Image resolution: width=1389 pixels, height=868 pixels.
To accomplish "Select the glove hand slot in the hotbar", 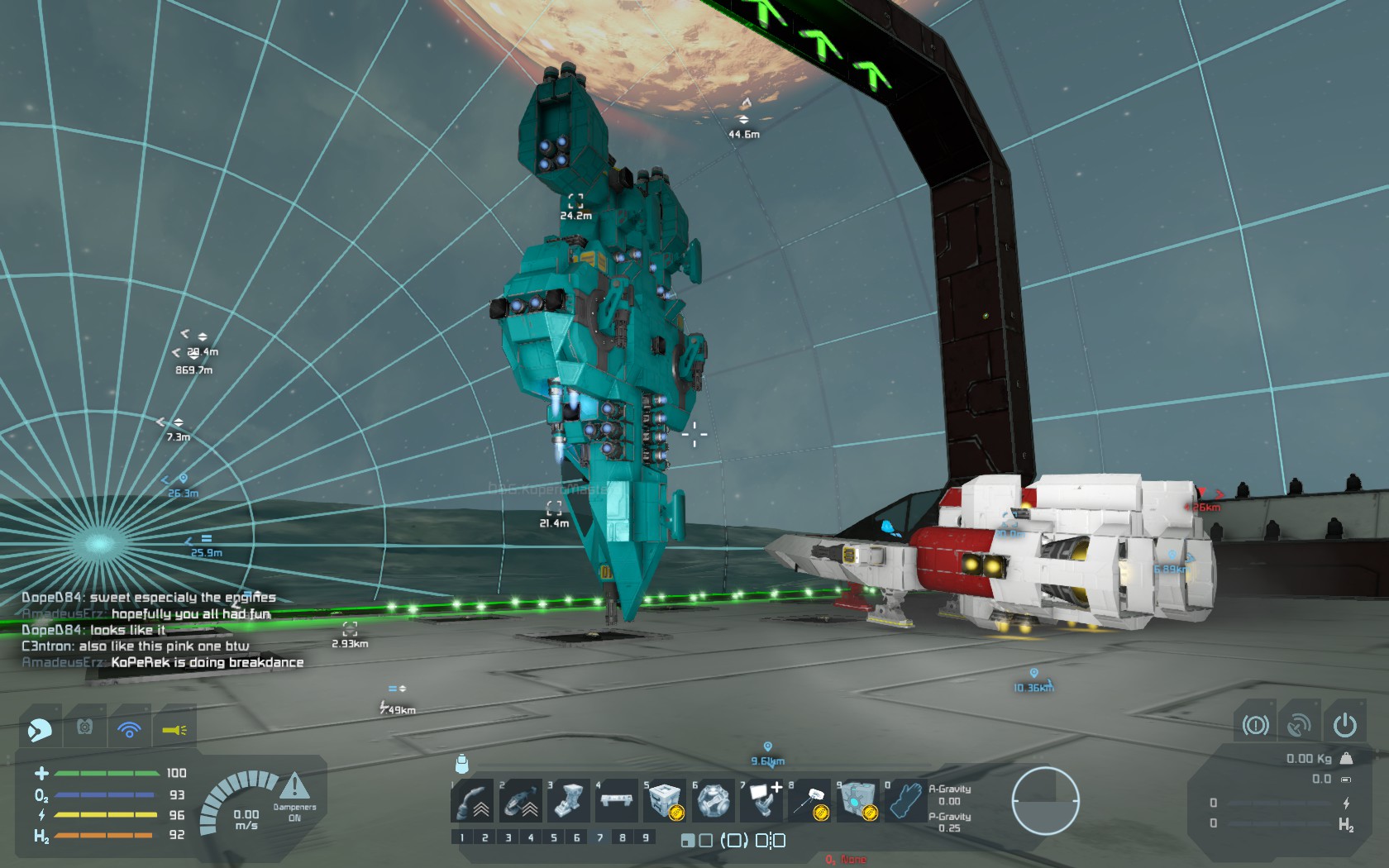I will coord(905,800).
